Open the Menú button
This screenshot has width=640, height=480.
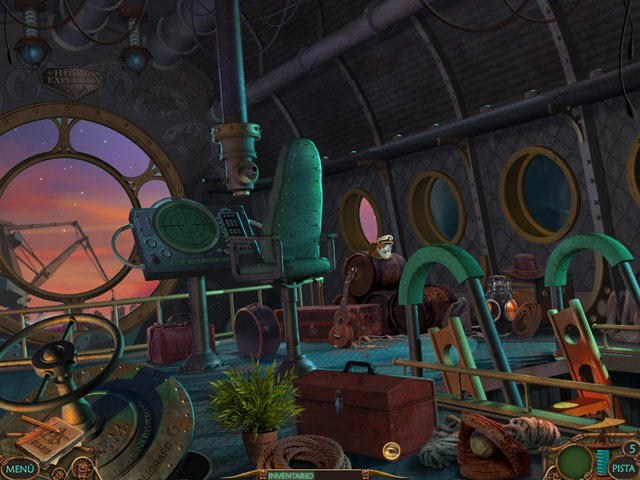[20, 467]
